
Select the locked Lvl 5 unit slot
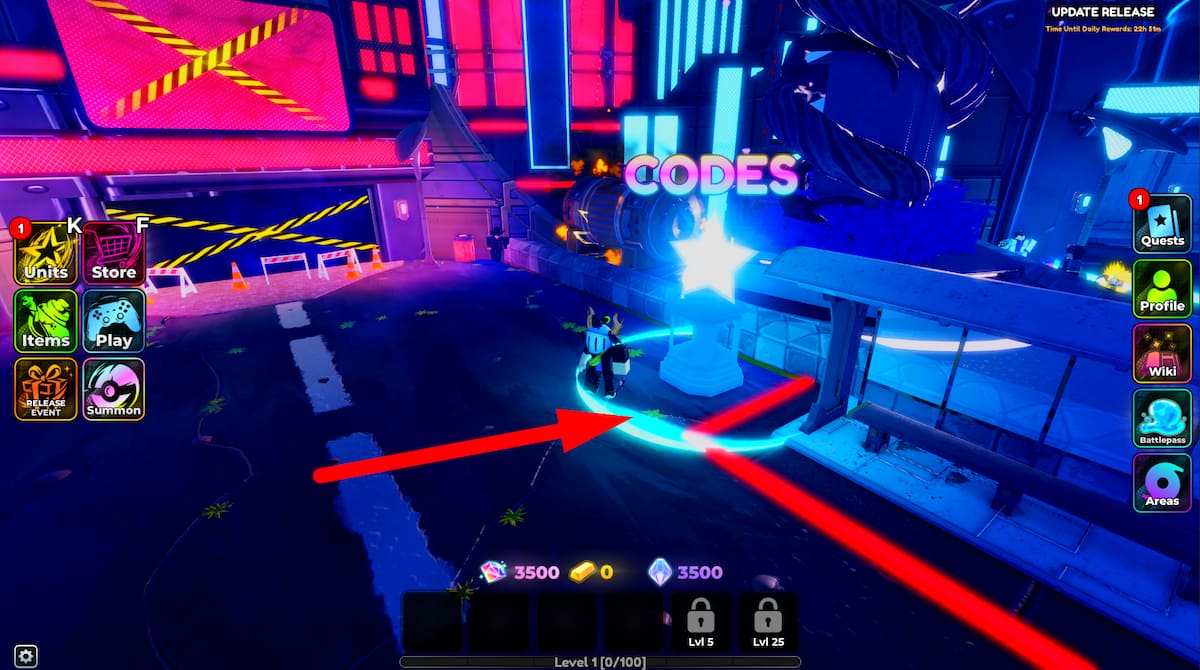pos(700,621)
